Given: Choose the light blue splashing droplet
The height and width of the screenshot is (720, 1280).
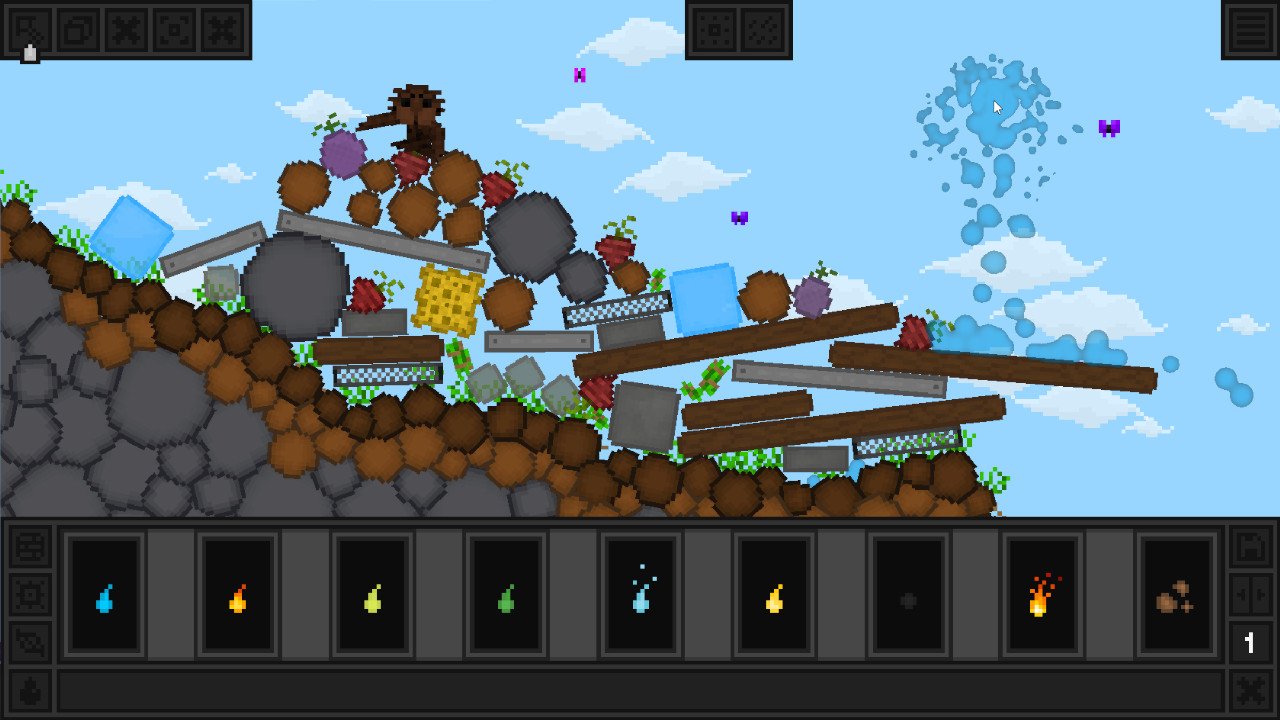Looking at the screenshot, I should coord(640,596).
